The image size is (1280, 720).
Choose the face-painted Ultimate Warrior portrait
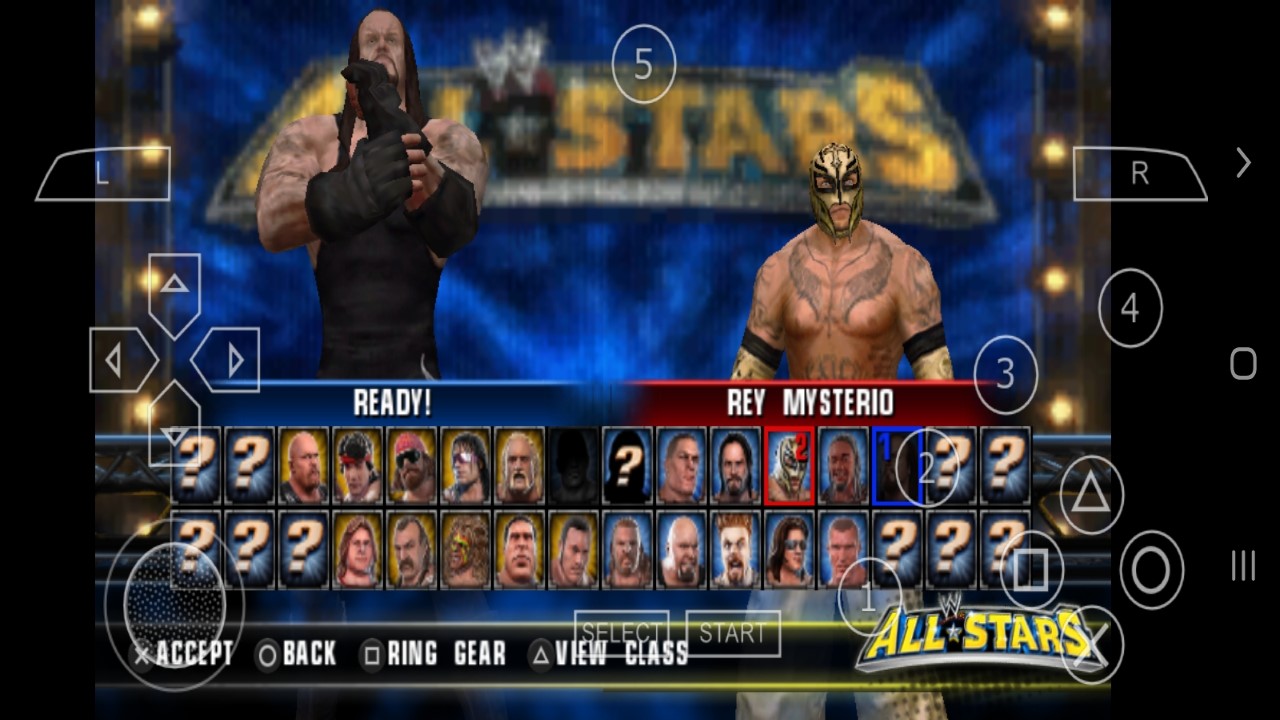[466, 550]
